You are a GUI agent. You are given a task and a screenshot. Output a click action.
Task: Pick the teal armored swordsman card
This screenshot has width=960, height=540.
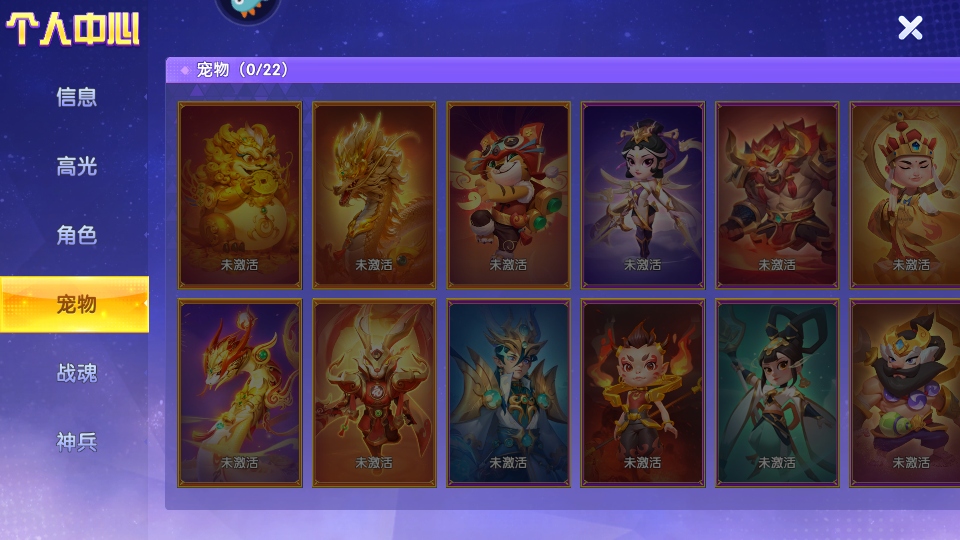click(x=508, y=393)
